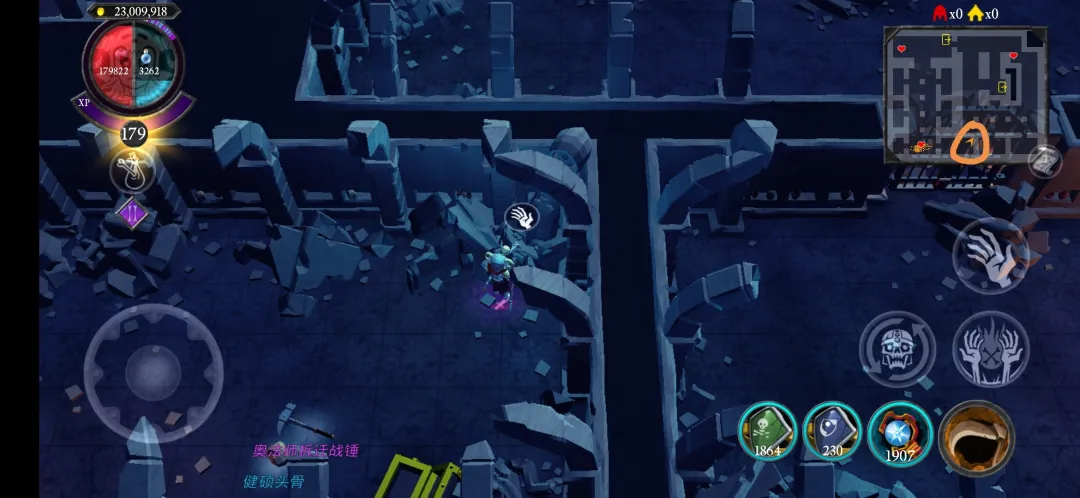This screenshot has width=1080, height=498.
Task: Trigger the spinning skull ability
Action: click(x=896, y=348)
